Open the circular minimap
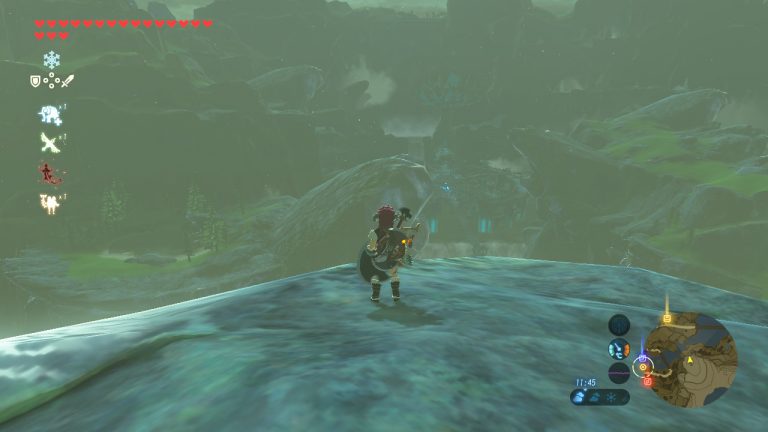Image resolution: width=768 pixels, height=432 pixels. [x=691, y=359]
